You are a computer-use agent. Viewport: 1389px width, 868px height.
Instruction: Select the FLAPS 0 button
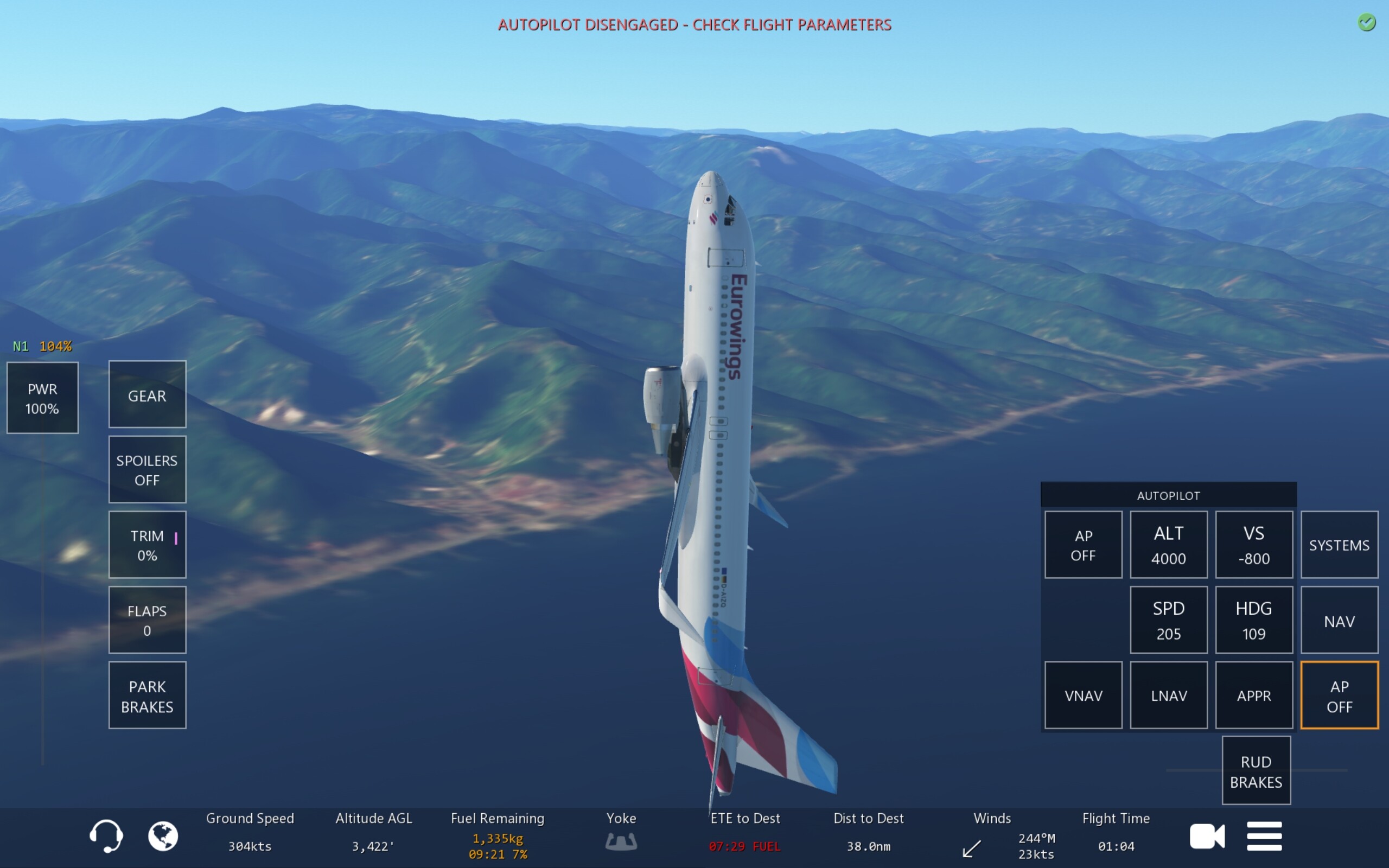[147, 620]
